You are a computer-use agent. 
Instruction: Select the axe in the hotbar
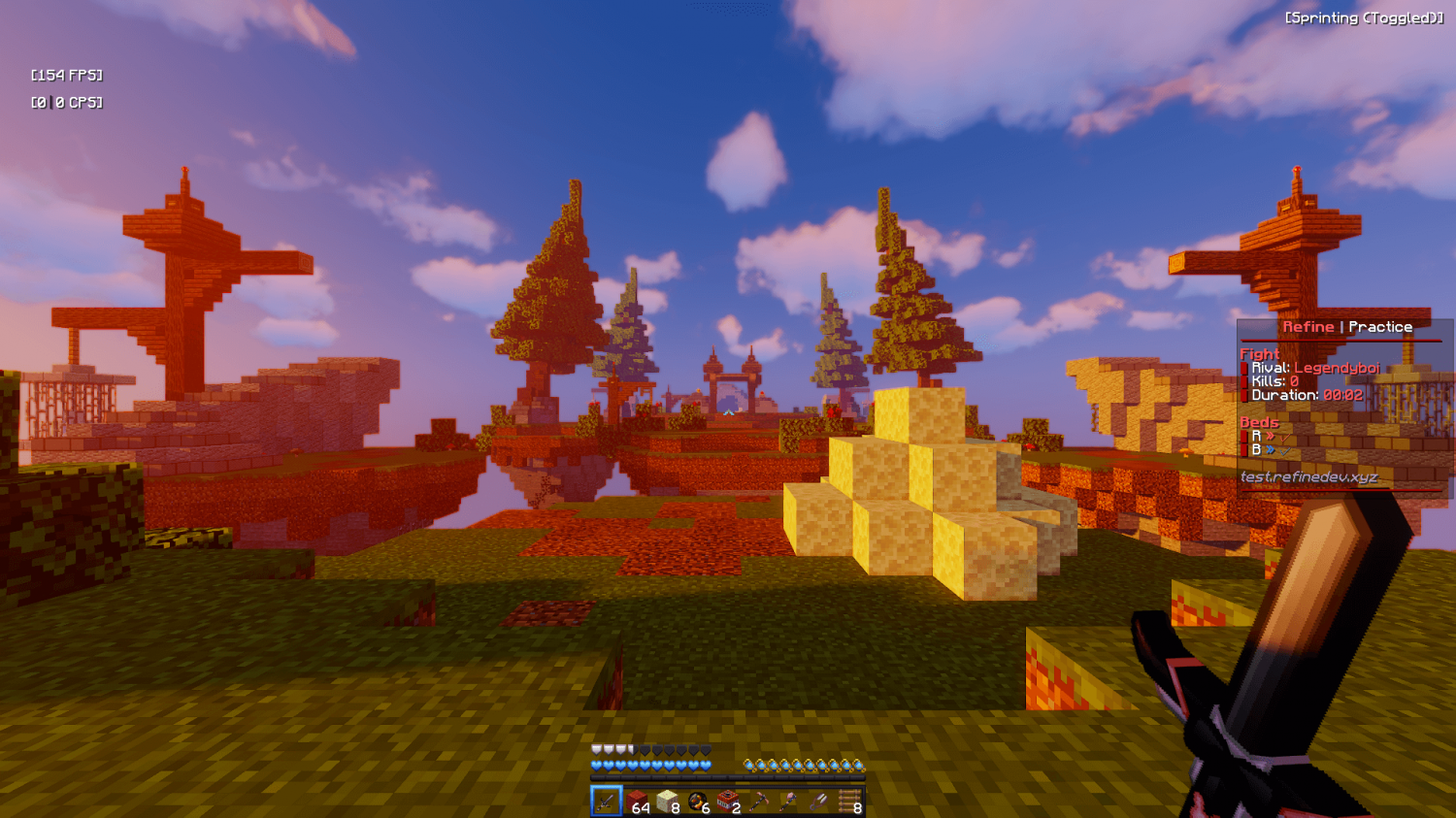click(788, 803)
